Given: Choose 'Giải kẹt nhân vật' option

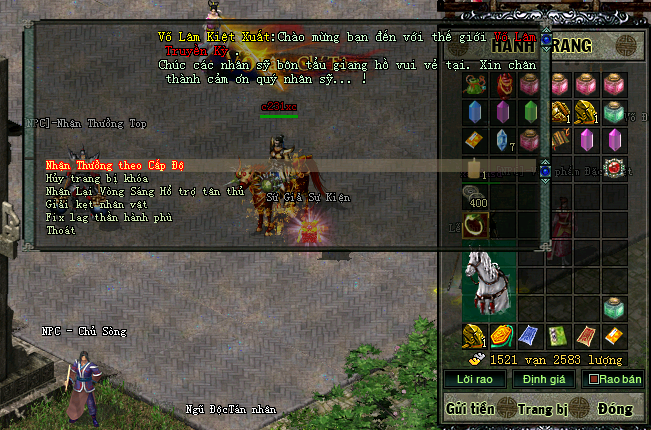Looking at the screenshot, I should 87,201.
